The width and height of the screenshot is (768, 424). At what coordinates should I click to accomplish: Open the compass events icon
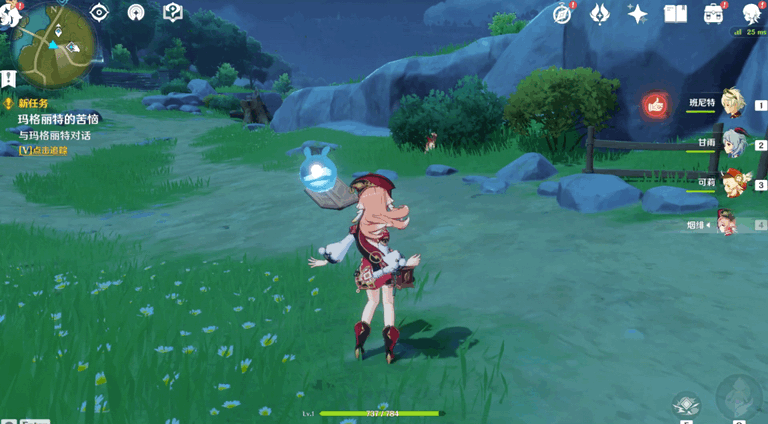[x=562, y=13]
